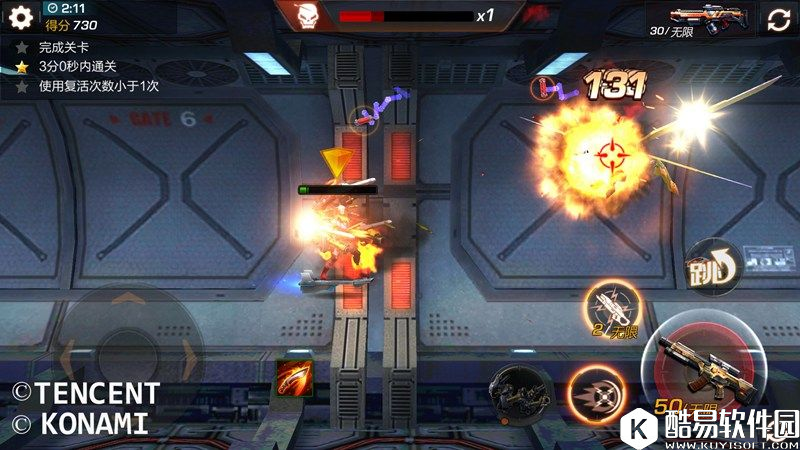Use the mech summon skill button
This screenshot has width=800, height=450.
pos(521,391)
